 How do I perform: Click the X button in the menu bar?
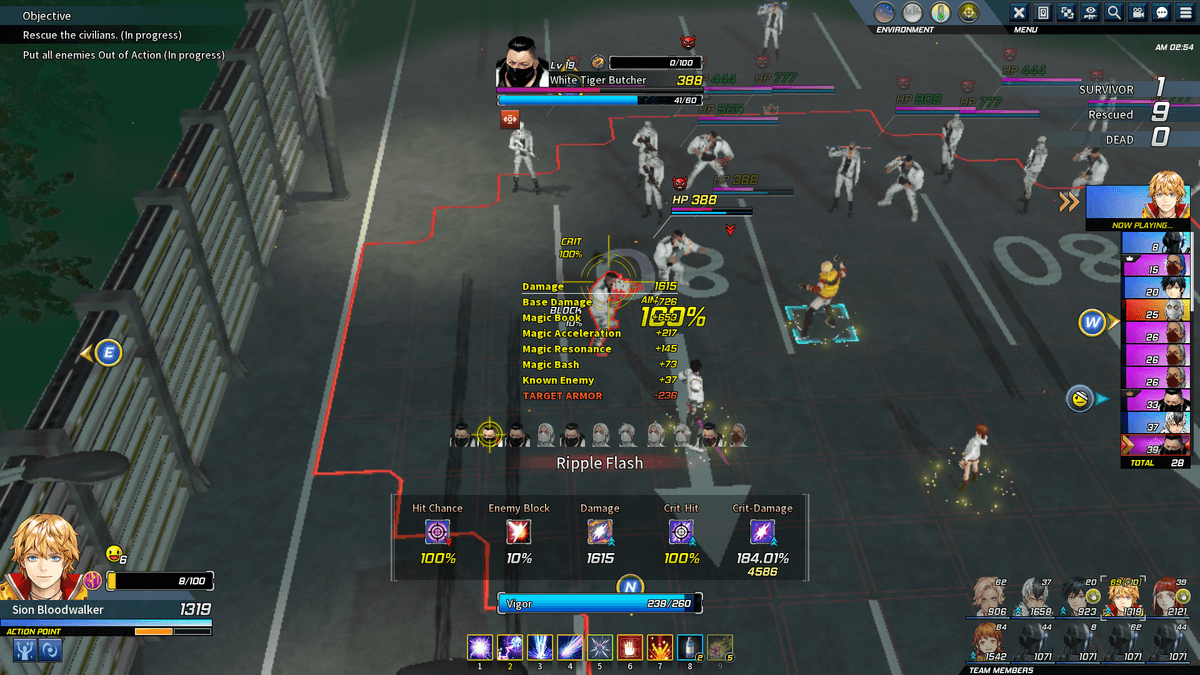point(1019,12)
